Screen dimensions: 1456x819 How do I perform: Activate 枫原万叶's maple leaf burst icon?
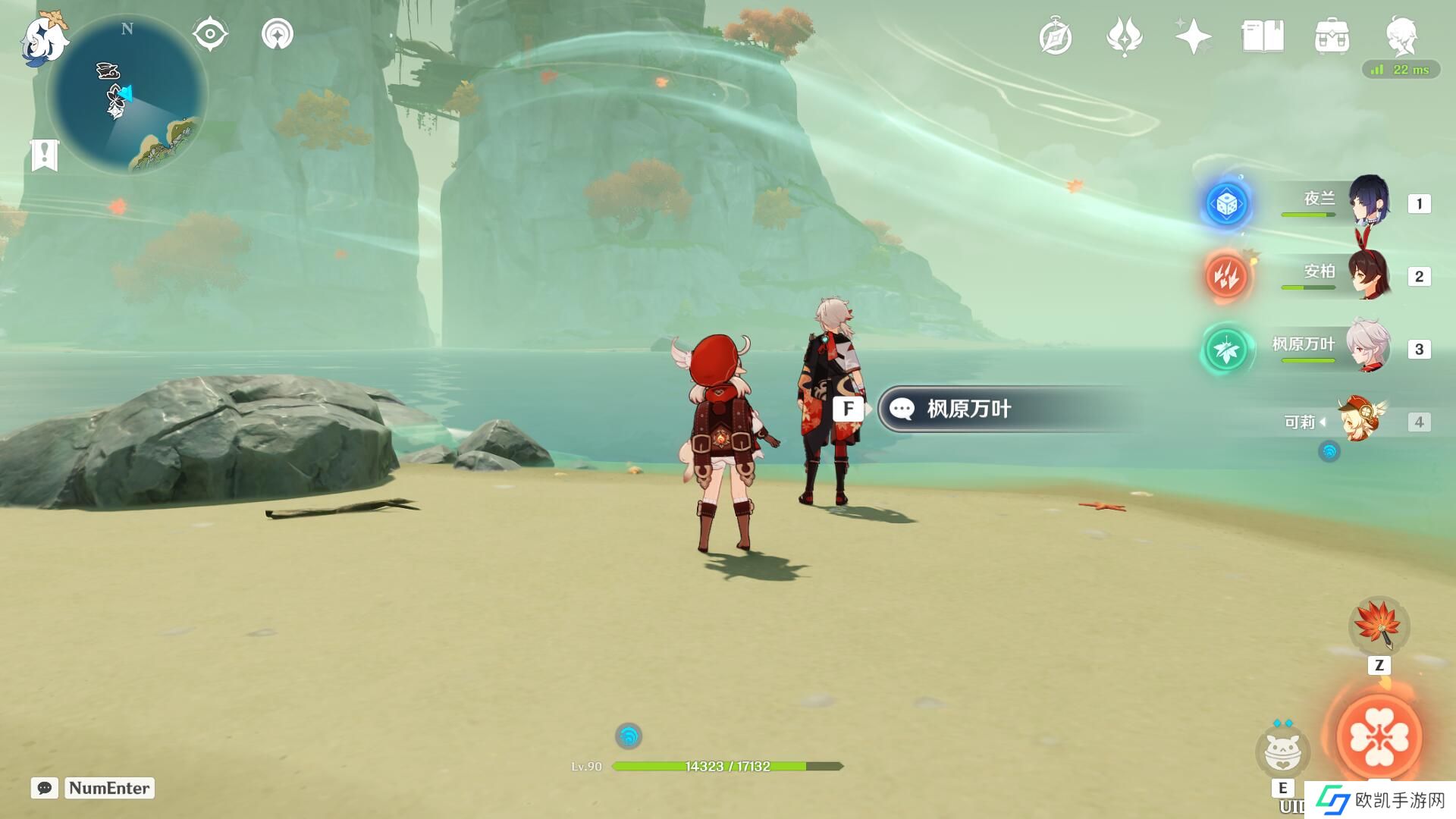[1226, 350]
